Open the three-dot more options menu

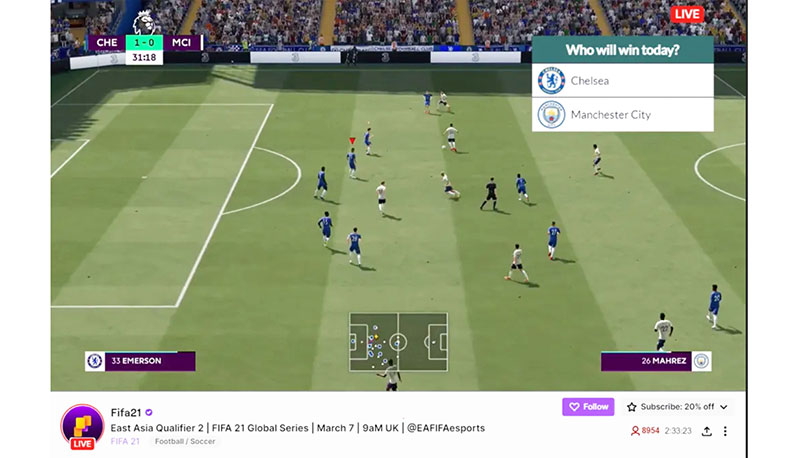point(726,431)
